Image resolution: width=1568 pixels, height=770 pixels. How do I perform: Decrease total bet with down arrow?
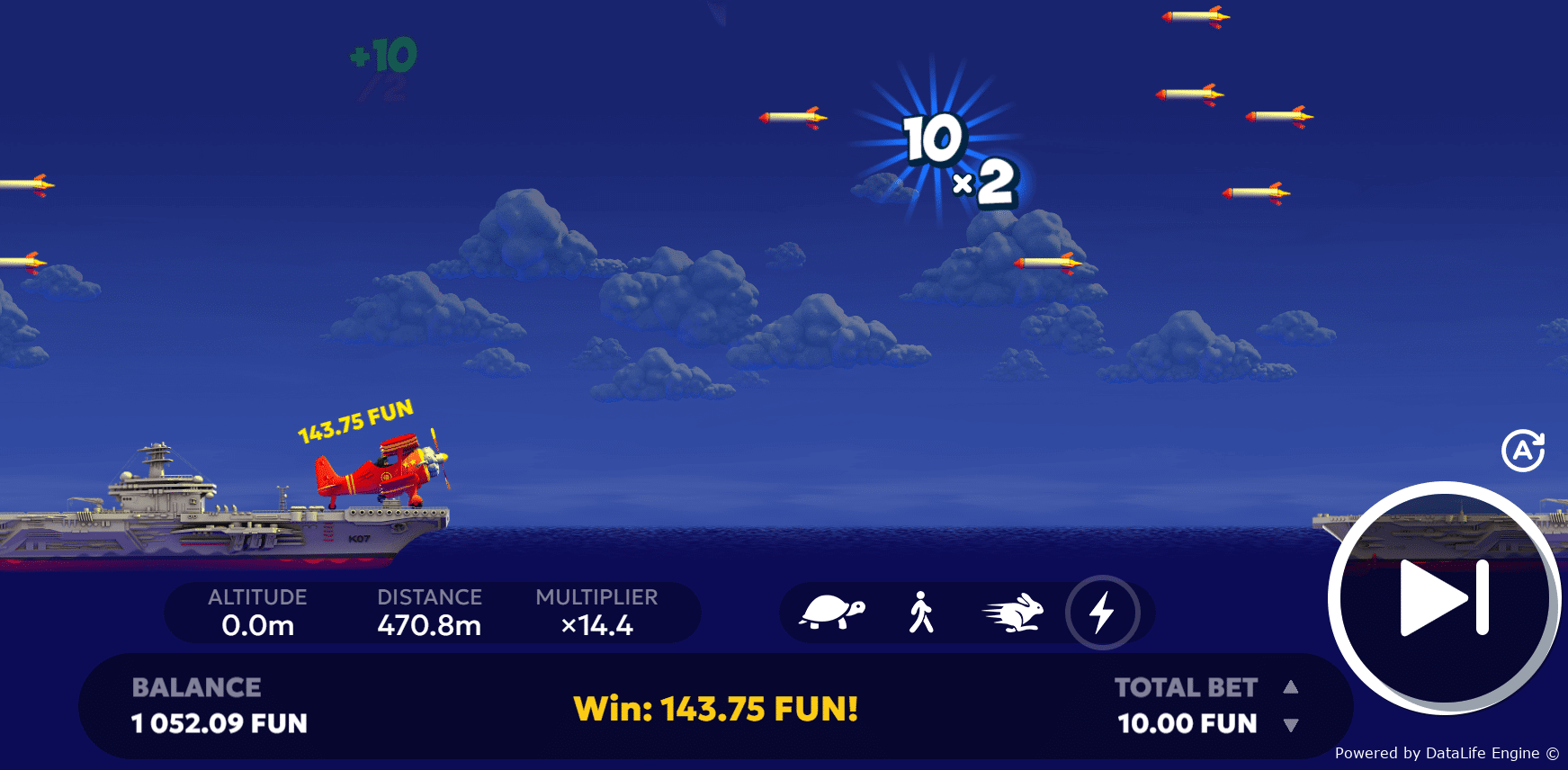(1293, 723)
